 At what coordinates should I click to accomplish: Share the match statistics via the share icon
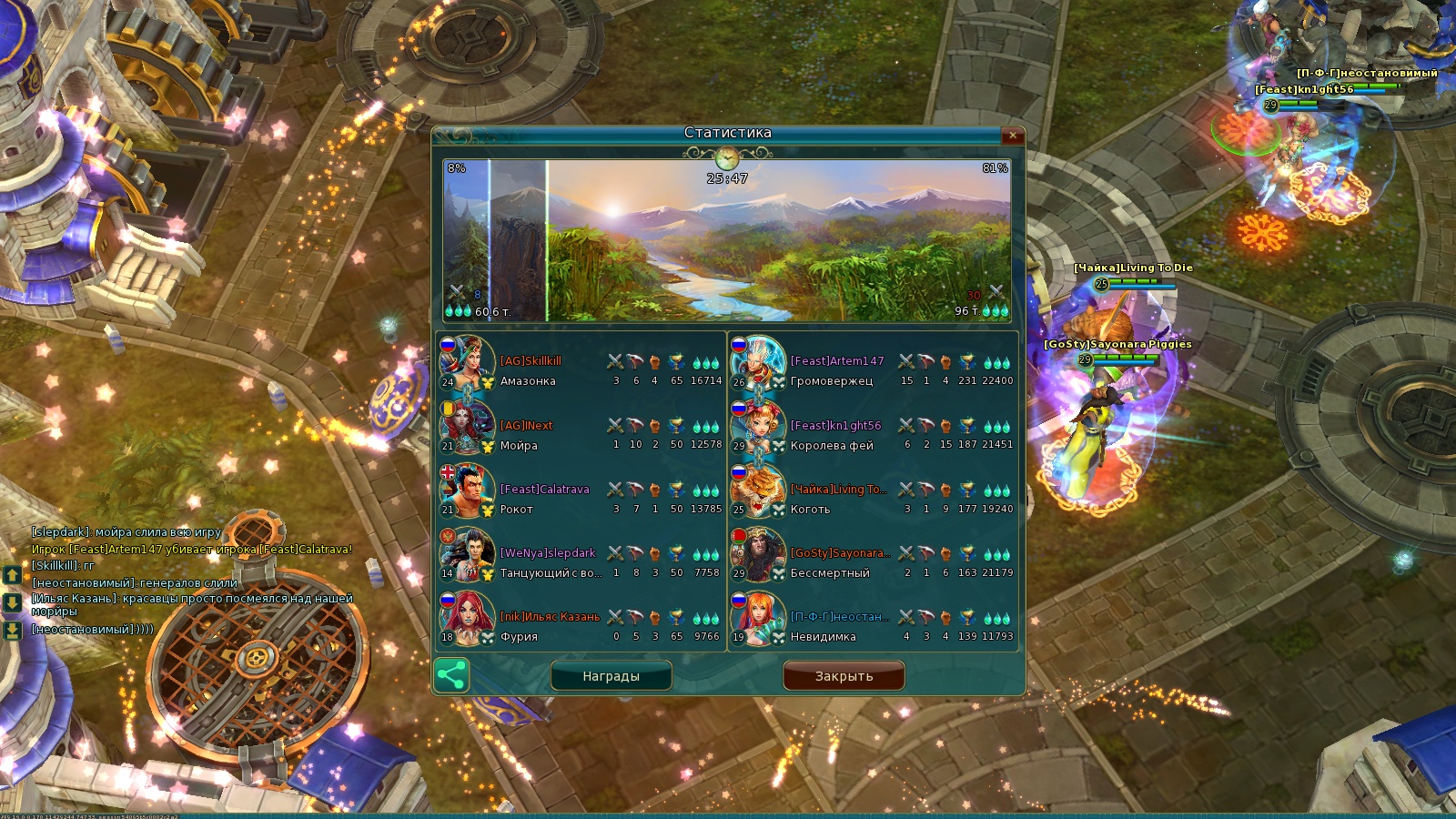tap(451, 675)
